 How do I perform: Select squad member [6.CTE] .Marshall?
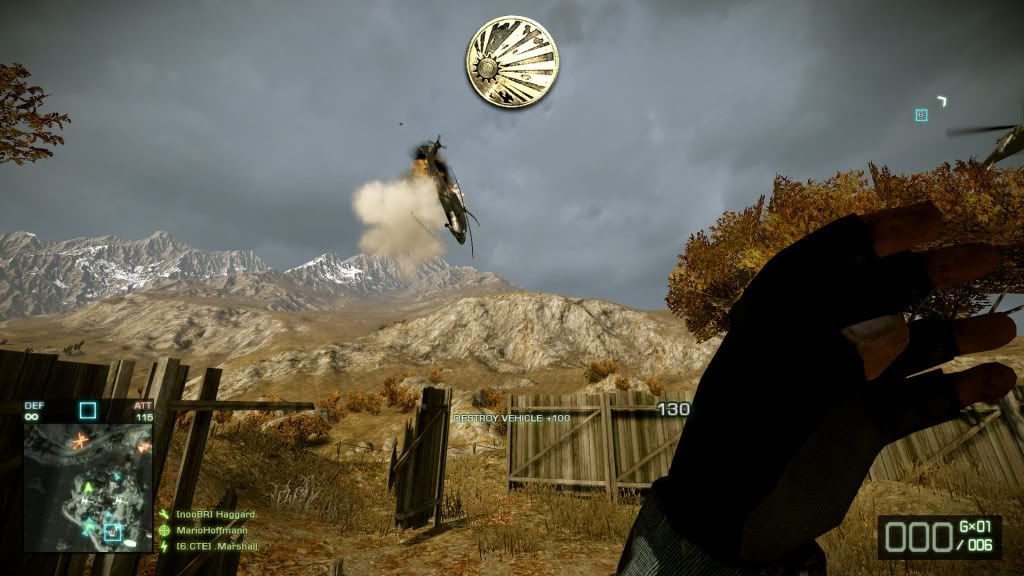[216, 546]
